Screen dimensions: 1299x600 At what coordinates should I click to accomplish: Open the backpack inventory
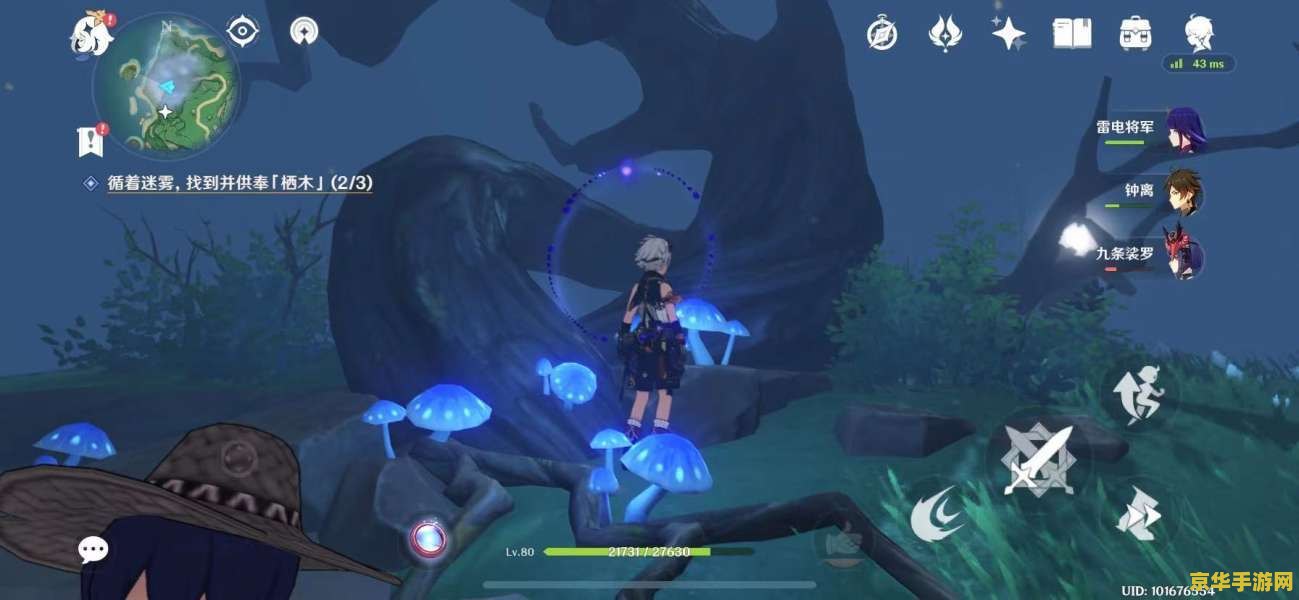(x=1135, y=34)
